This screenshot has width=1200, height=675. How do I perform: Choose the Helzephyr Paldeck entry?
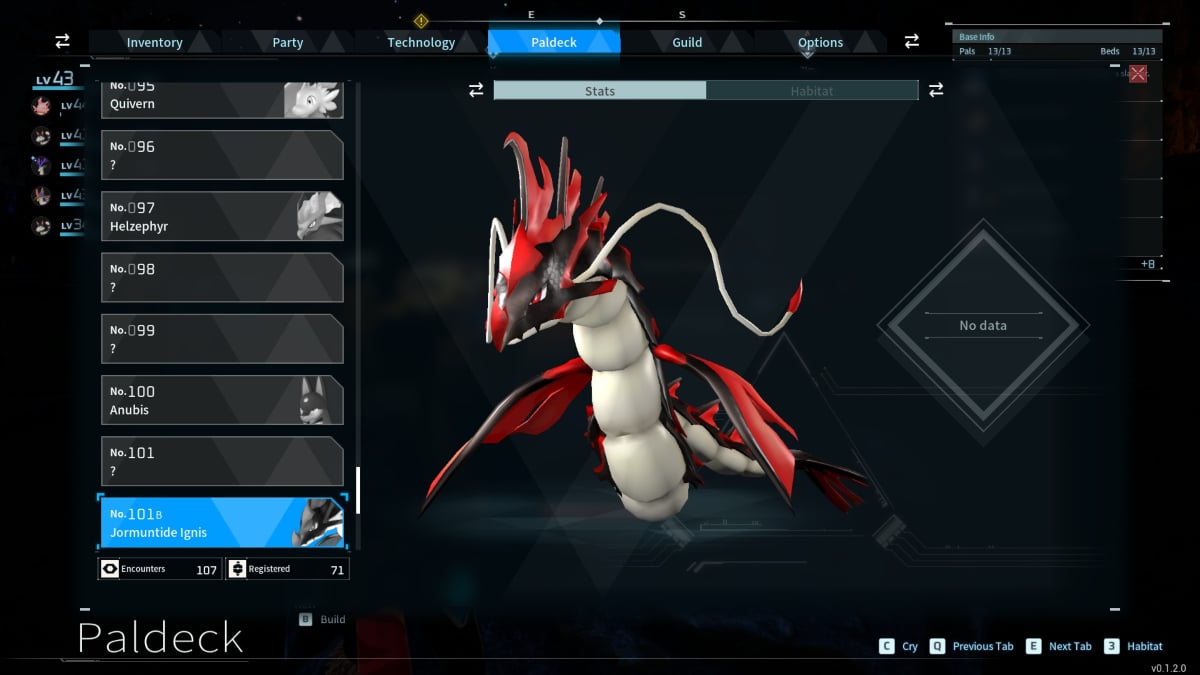(x=222, y=216)
